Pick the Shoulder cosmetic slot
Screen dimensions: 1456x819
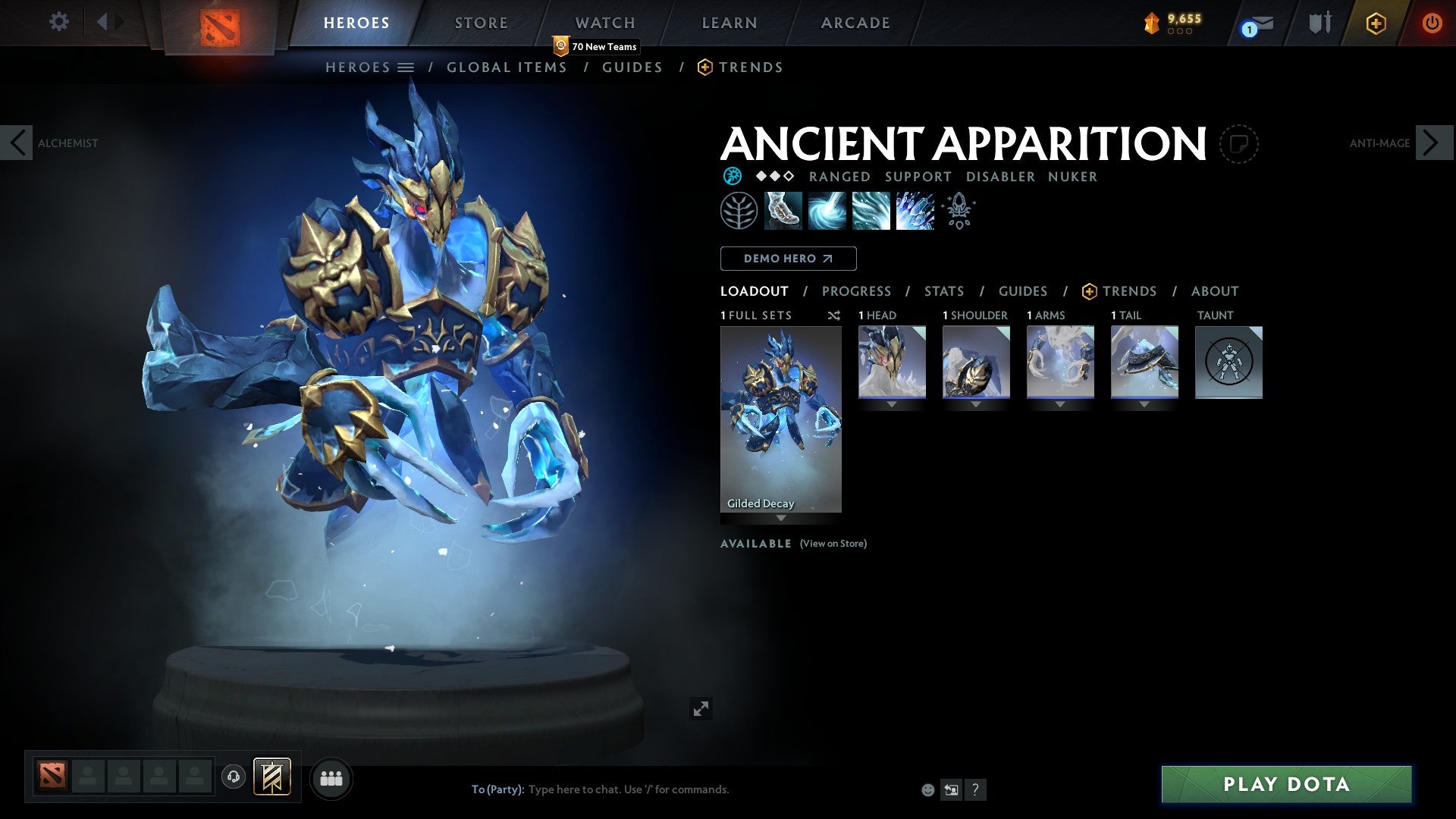(976, 362)
